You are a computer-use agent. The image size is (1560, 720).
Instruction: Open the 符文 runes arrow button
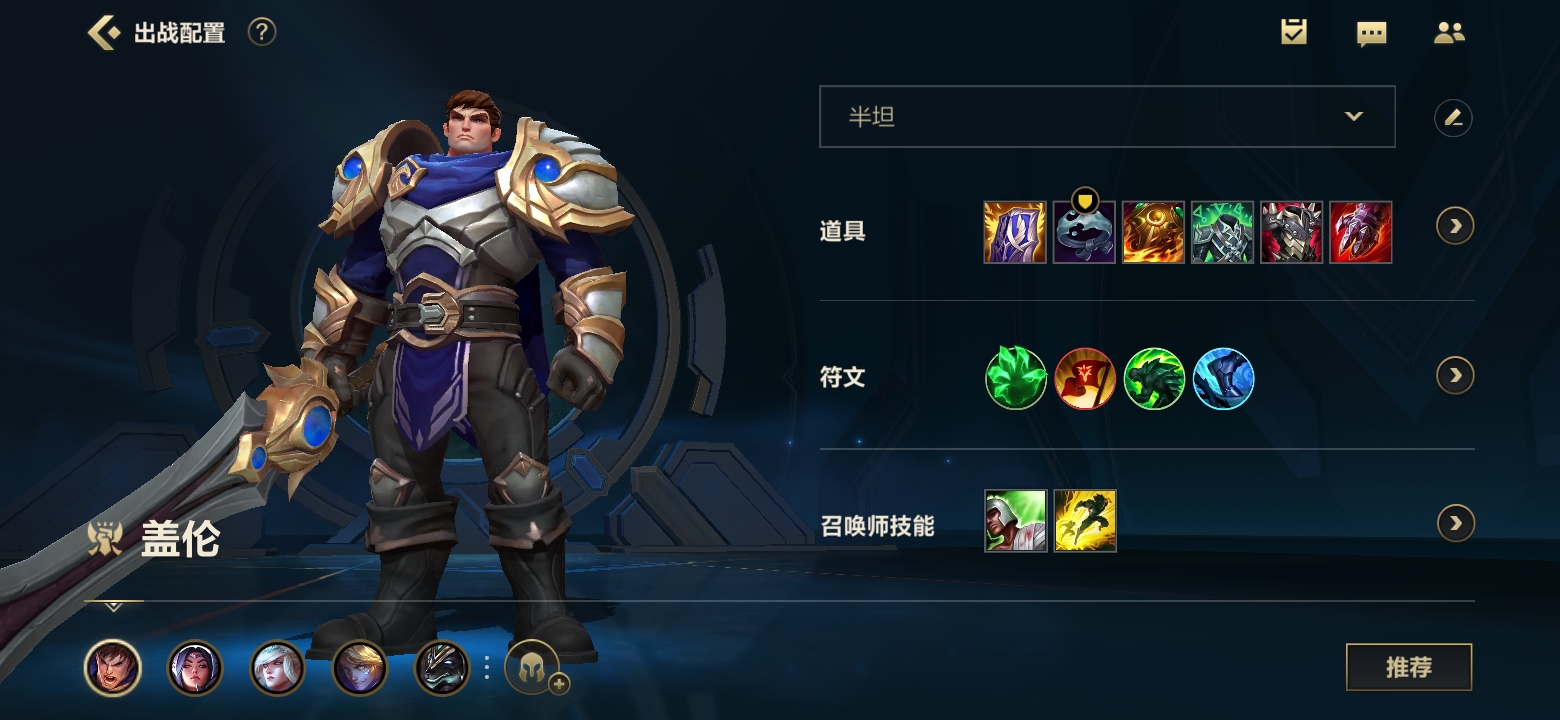coord(1455,375)
